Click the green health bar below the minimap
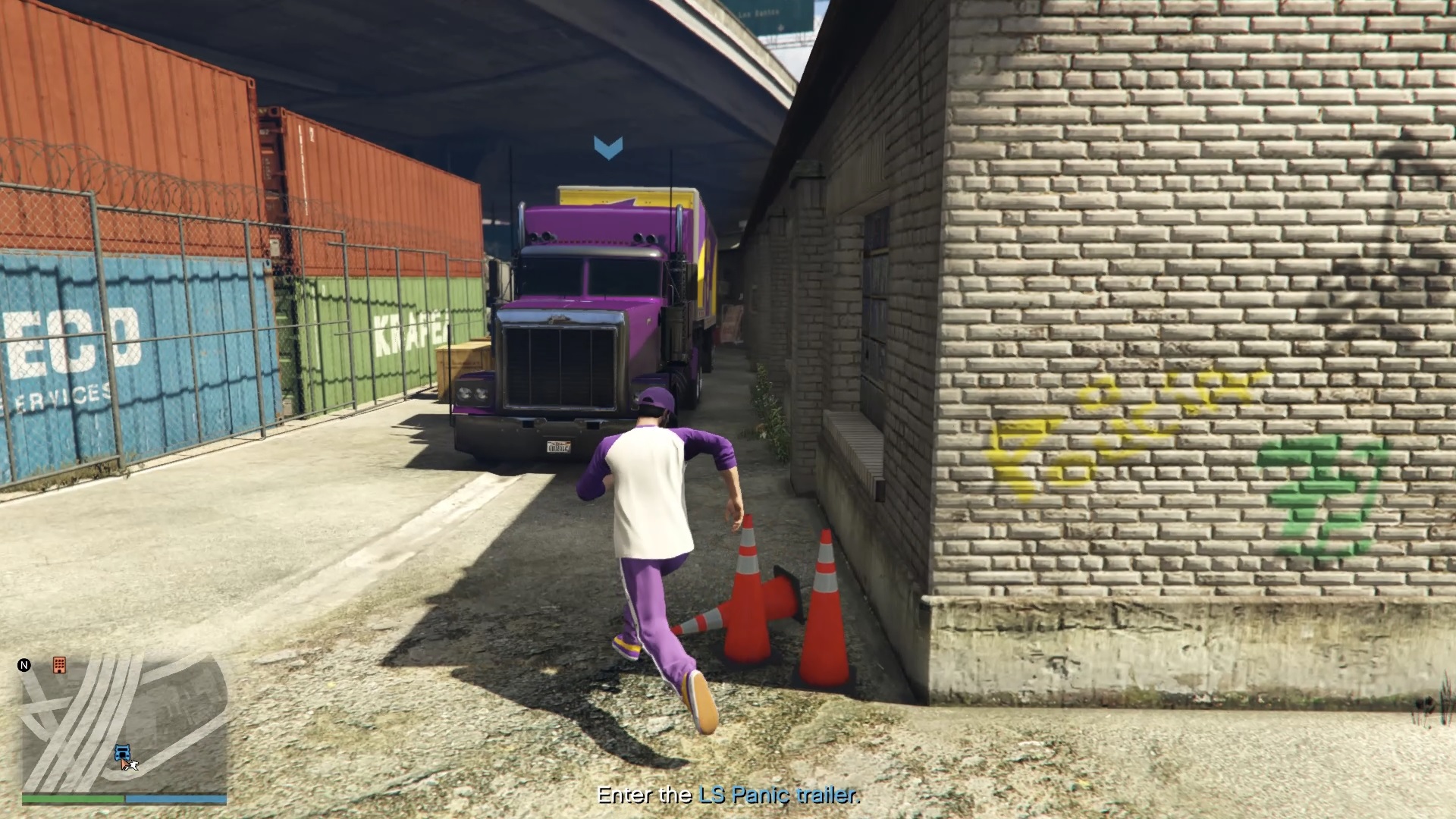Screen dimensions: 1456x819 [73, 799]
